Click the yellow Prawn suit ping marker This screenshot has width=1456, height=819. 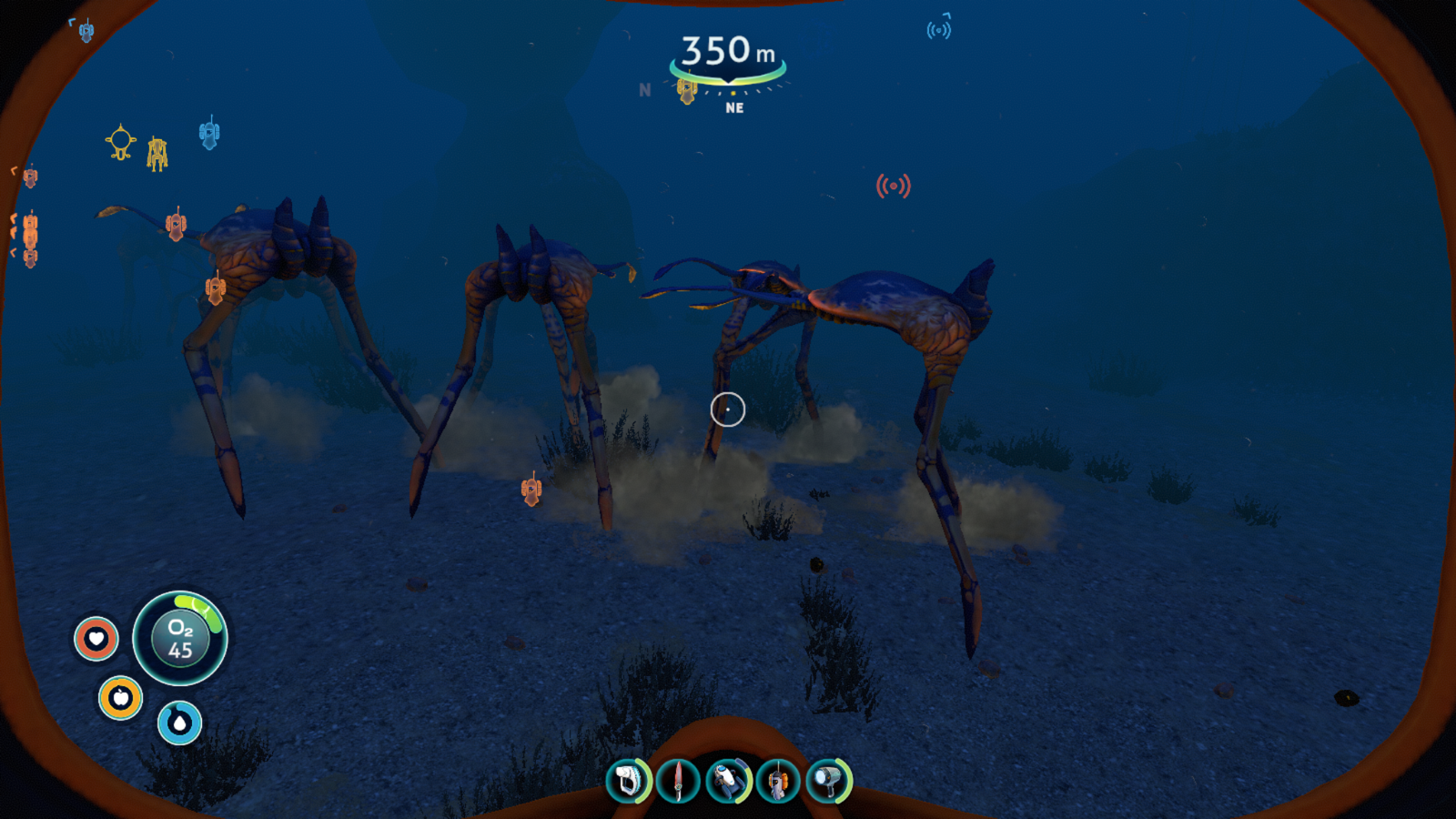[x=157, y=154]
